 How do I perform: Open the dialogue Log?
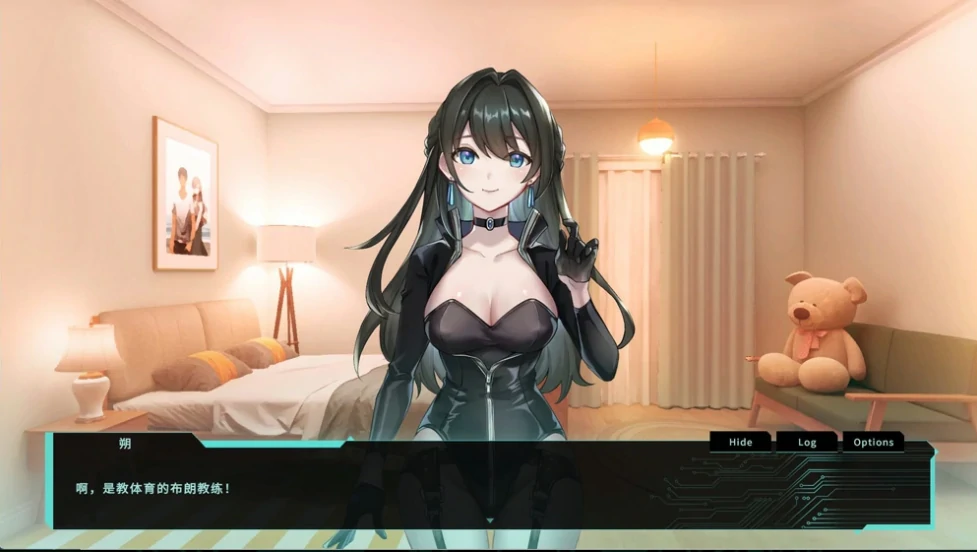(807, 442)
